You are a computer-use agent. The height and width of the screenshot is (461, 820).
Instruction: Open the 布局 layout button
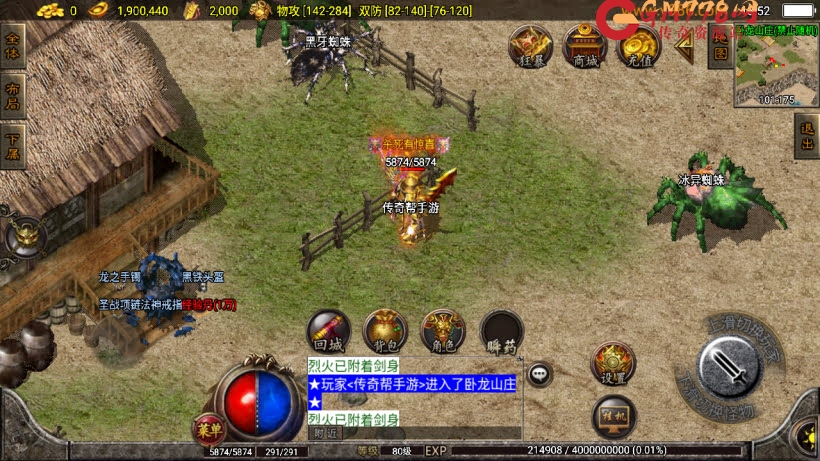point(13,92)
